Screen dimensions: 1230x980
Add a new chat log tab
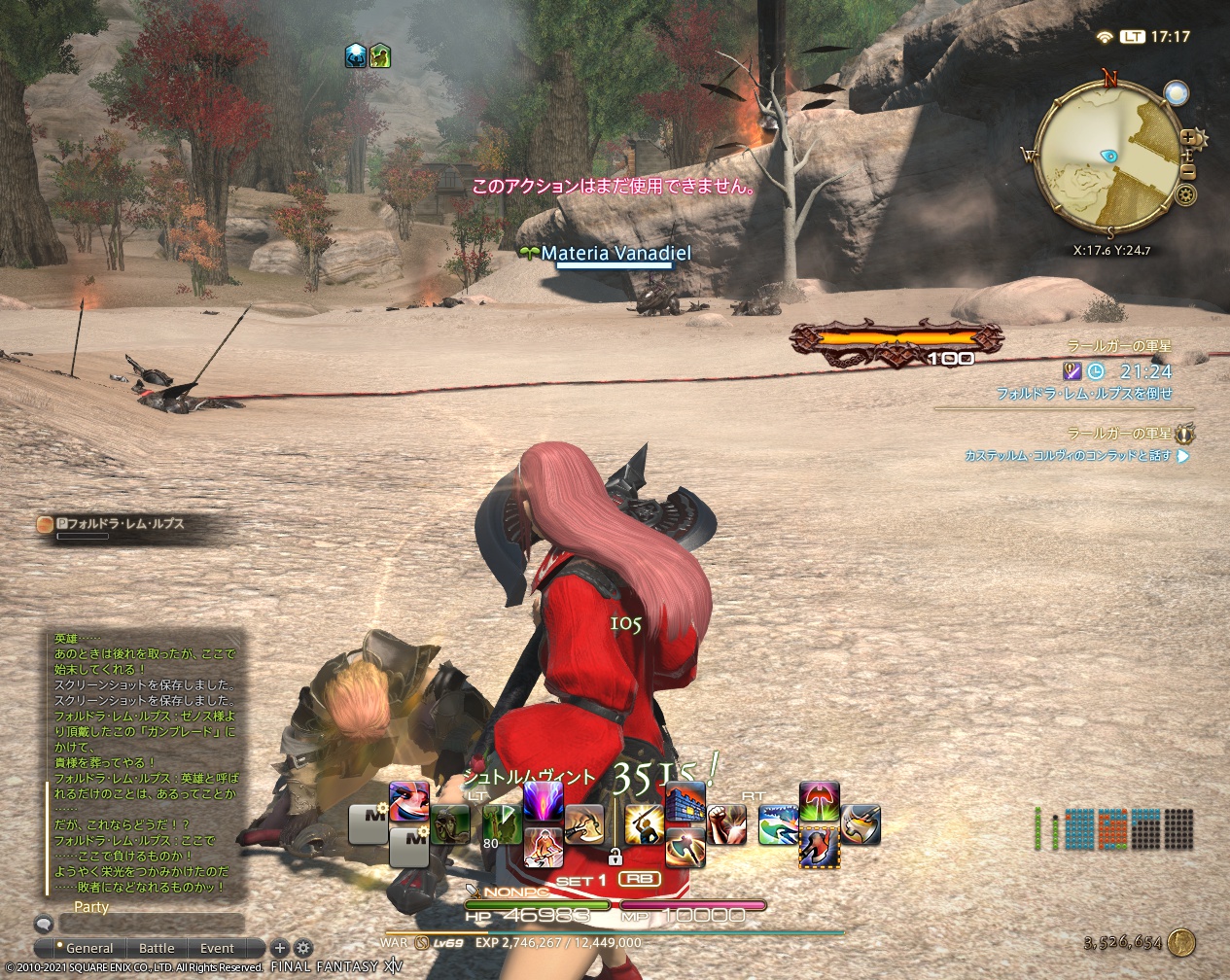(x=280, y=948)
